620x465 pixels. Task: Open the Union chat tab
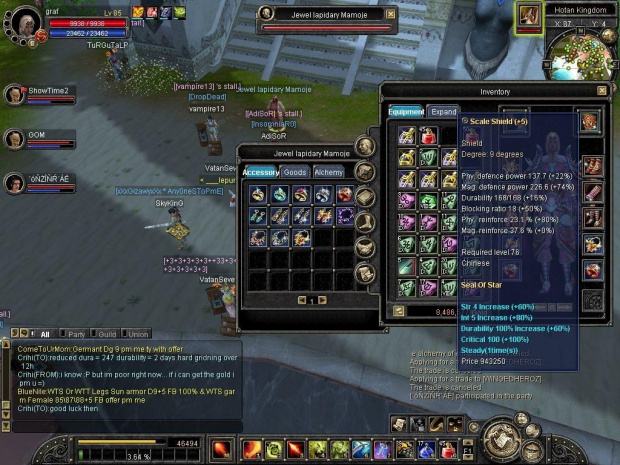137,334
